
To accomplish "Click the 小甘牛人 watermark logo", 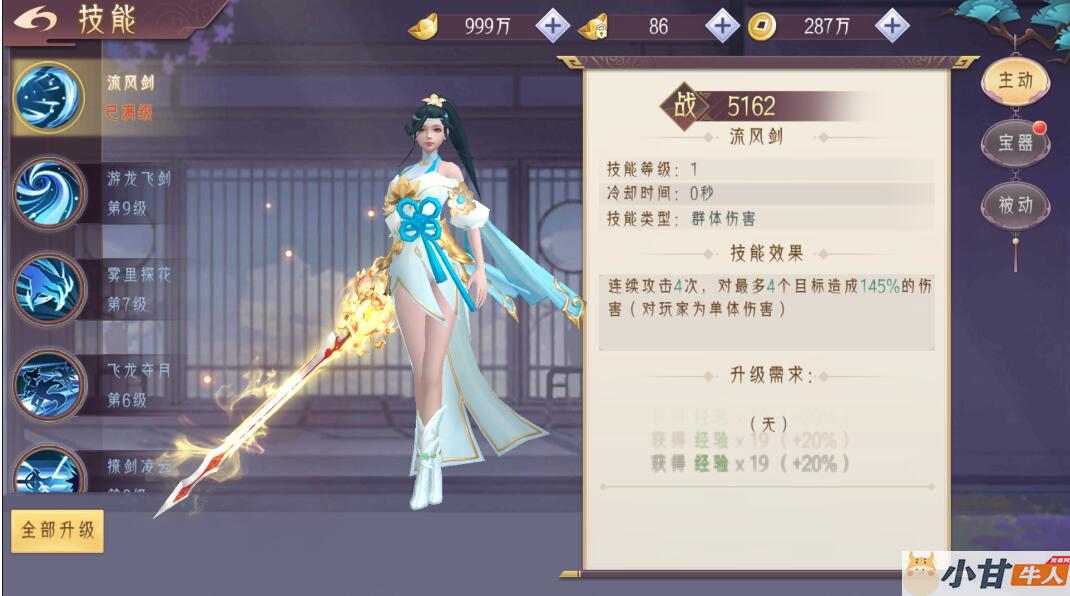I will coord(985,573).
